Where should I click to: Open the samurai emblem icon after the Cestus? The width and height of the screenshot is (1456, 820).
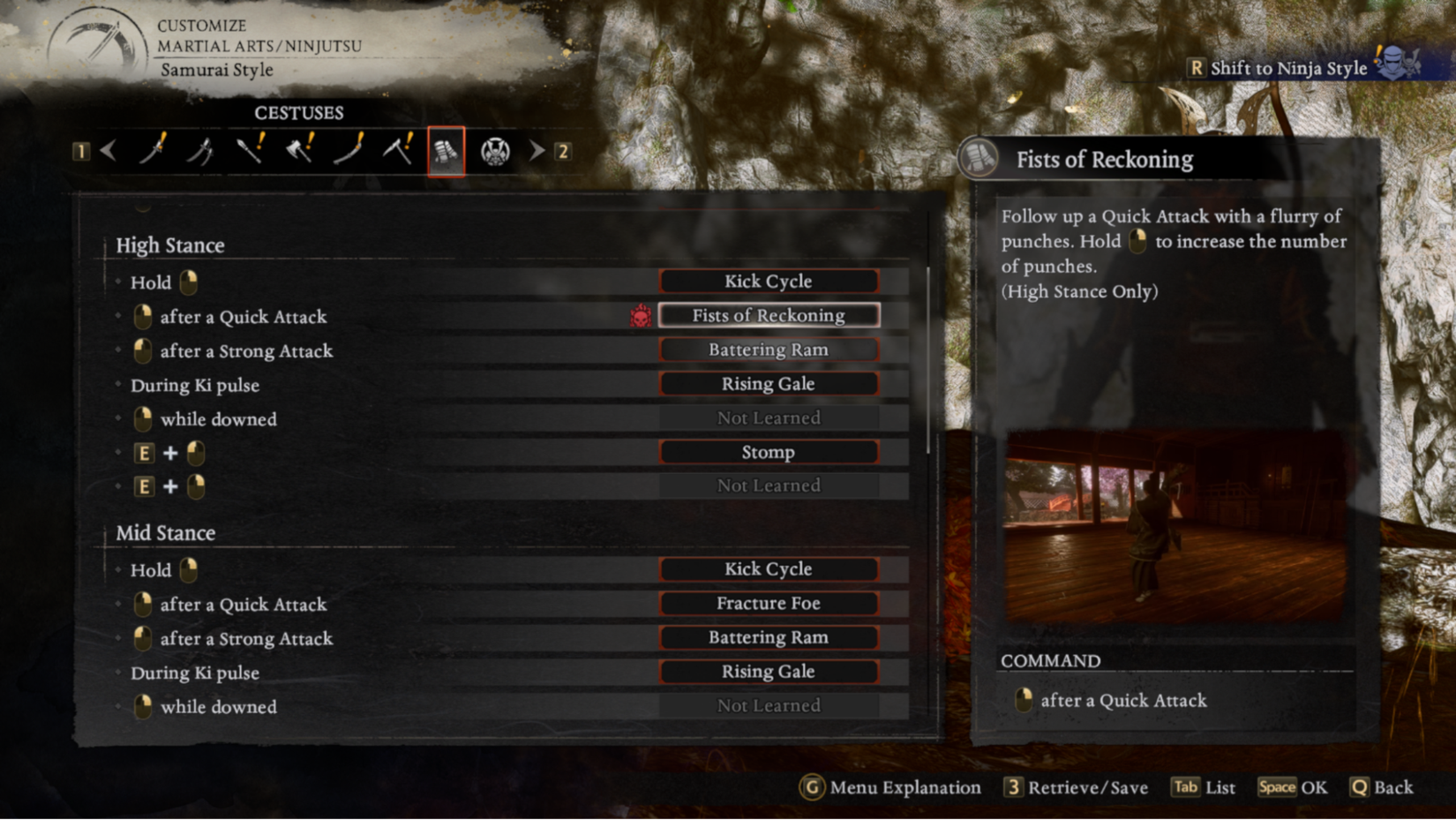[495, 150]
